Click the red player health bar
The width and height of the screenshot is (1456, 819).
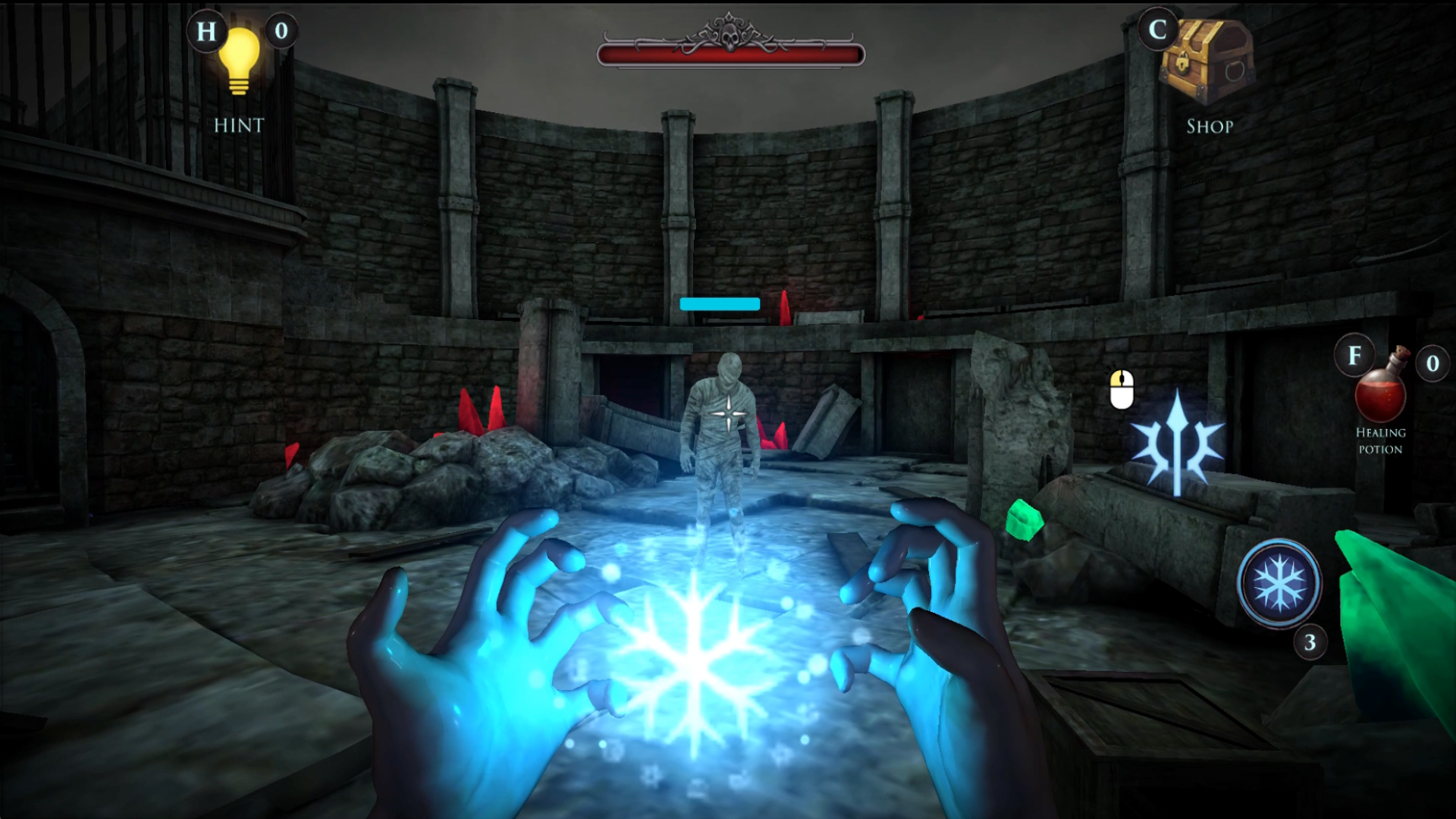729,52
